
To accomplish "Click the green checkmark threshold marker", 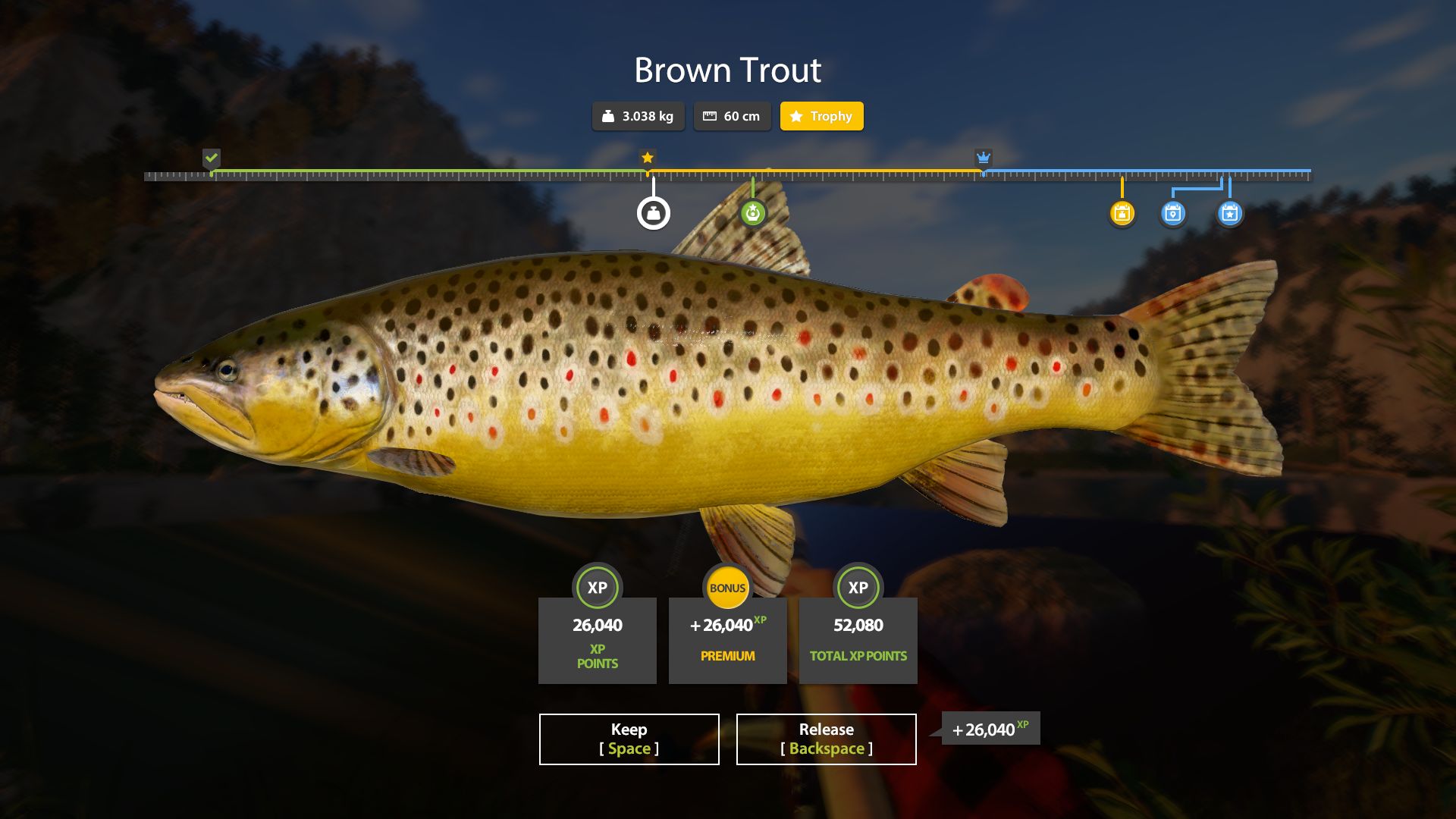I will (212, 158).
